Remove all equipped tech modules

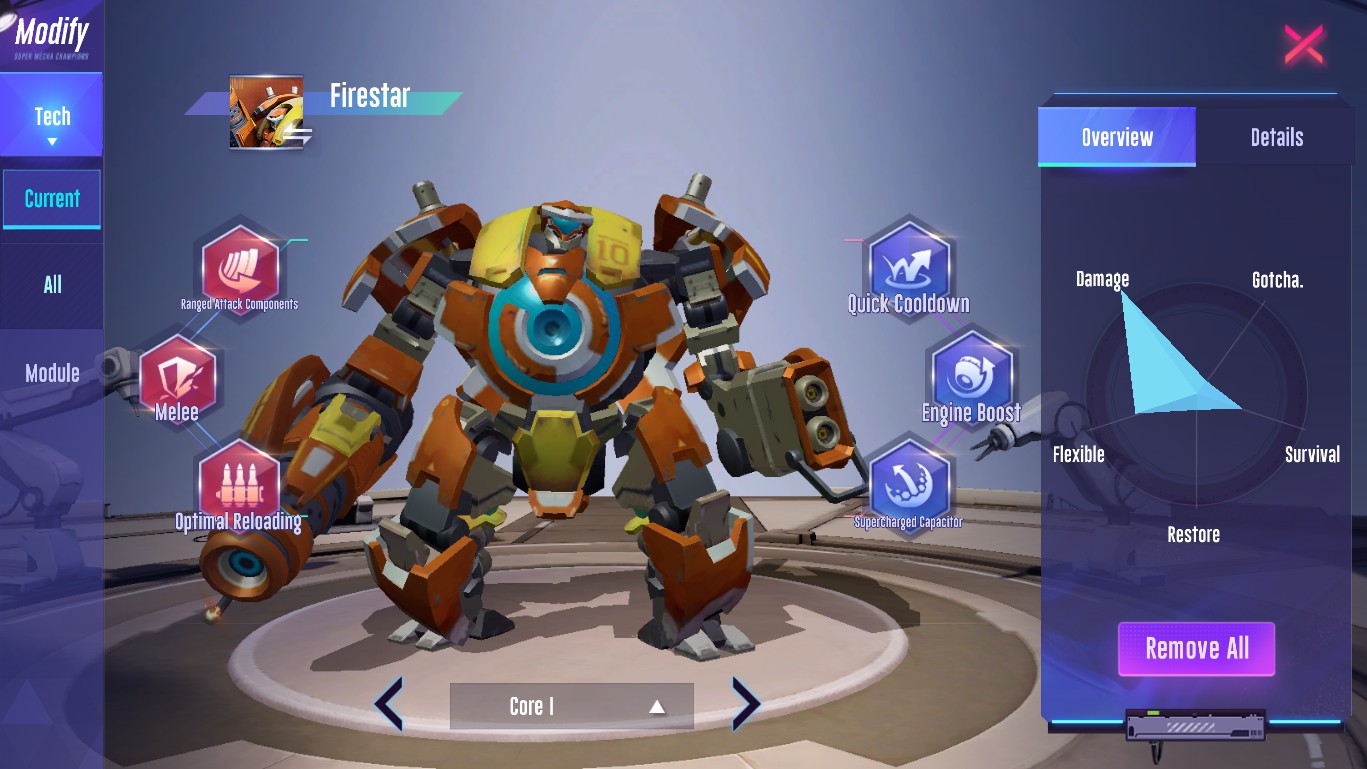point(1196,649)
